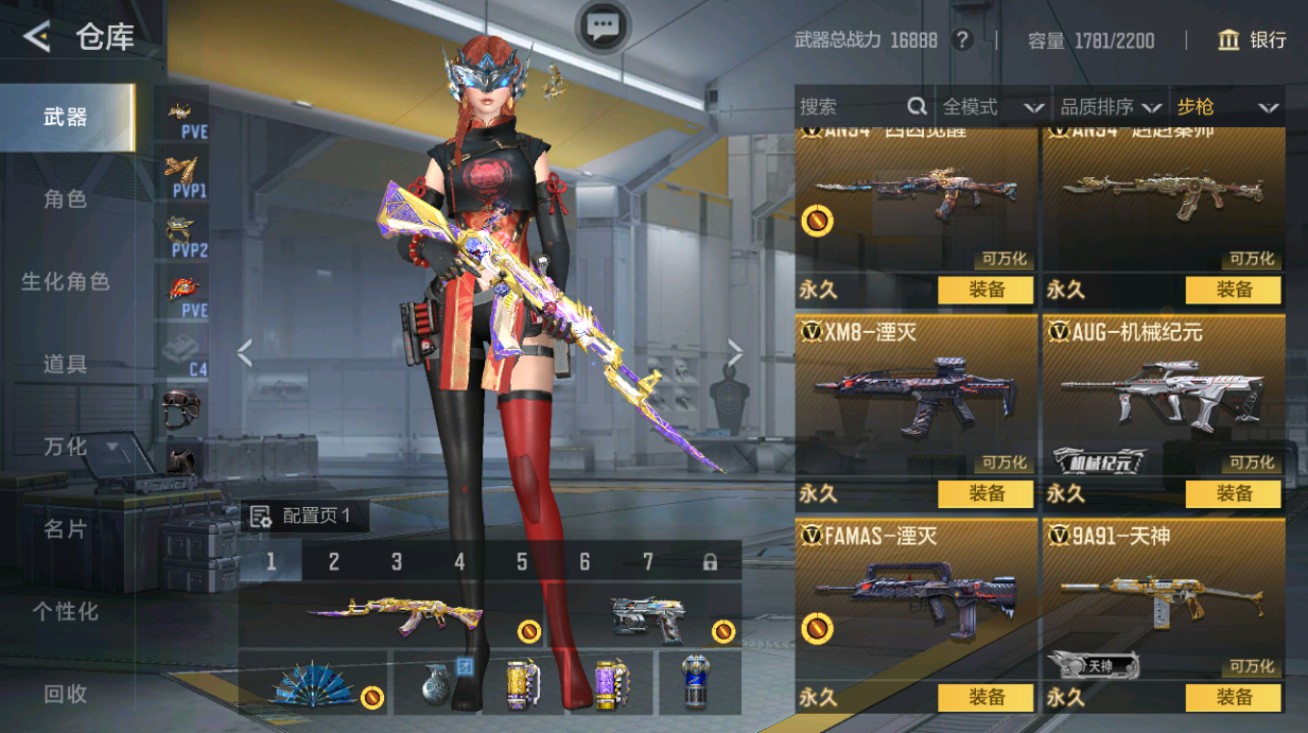Open the 名片 name card tab
Viewport: 1308px width, 733px height.
[66, 529]
